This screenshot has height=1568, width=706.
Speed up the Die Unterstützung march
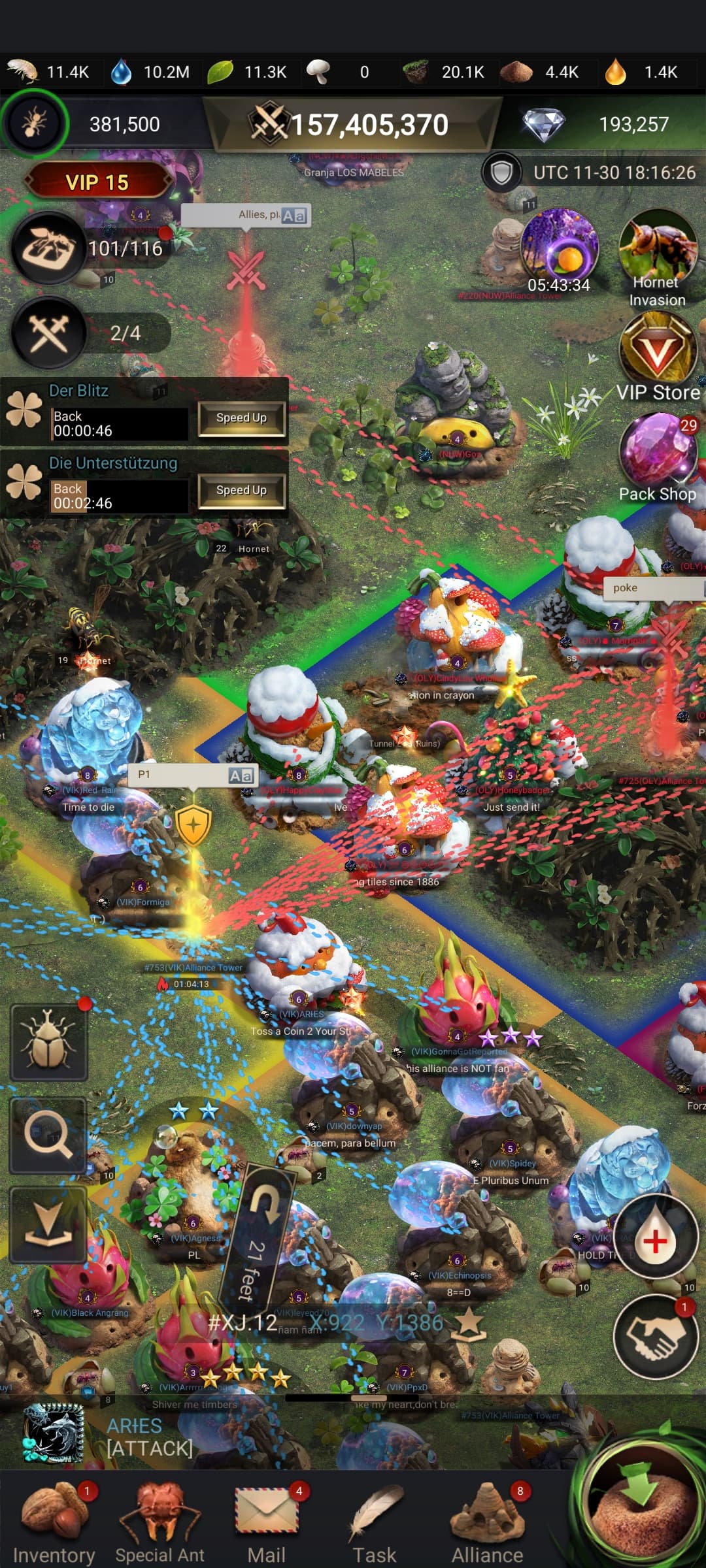(241, 491)
